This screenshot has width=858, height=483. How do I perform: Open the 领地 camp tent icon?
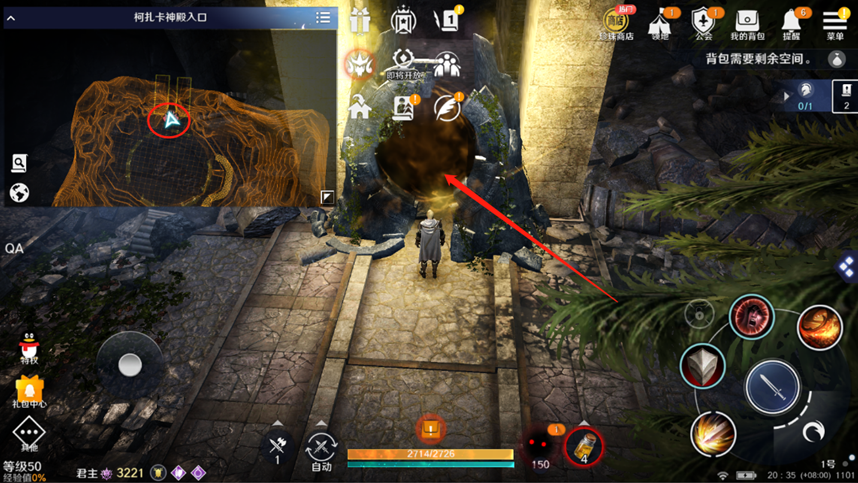(661, 21)
